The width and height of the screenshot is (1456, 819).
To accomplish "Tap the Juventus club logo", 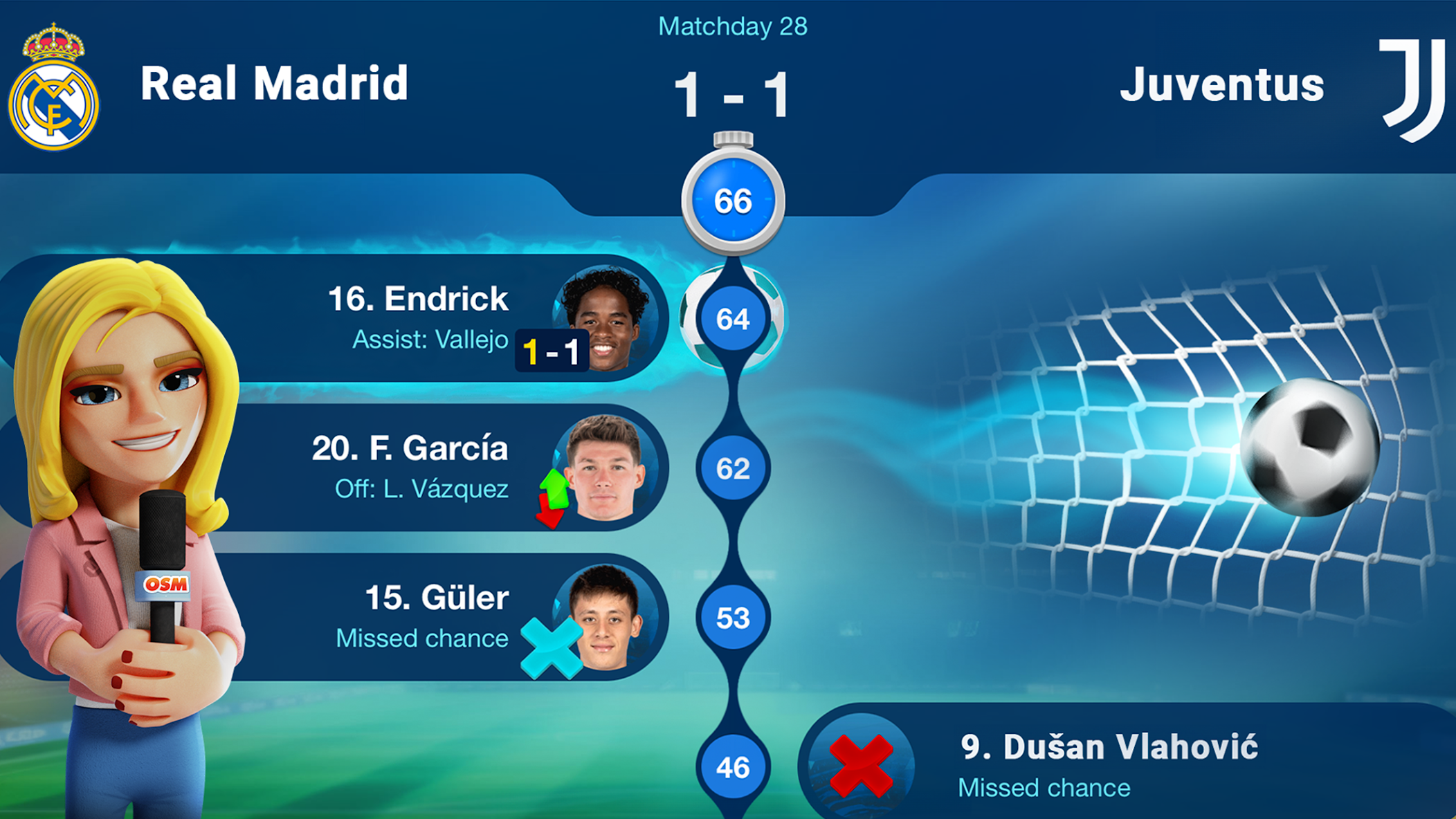I will click(1412, 88).
